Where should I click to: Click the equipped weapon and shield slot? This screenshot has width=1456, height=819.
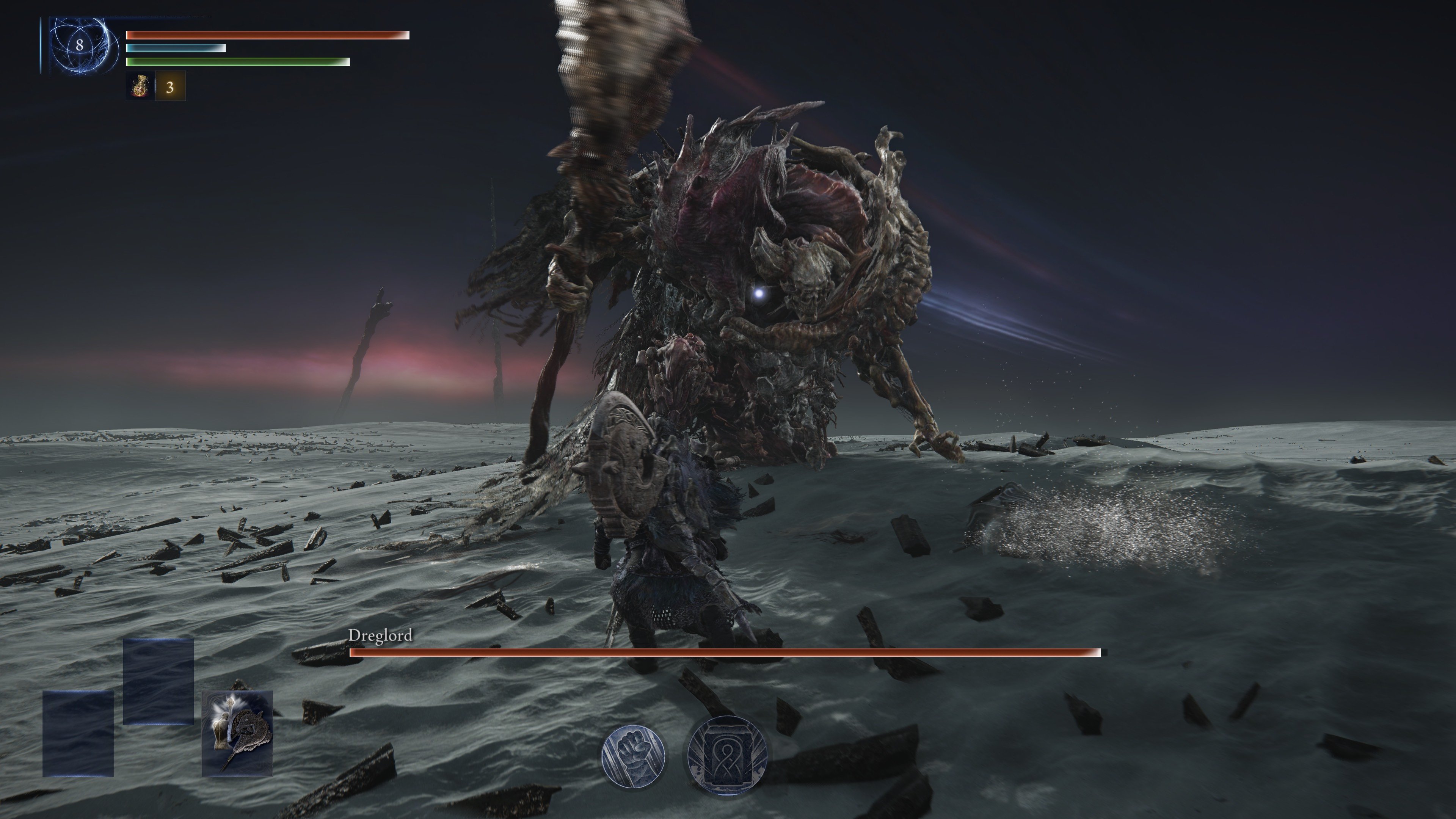click(237, 733)
